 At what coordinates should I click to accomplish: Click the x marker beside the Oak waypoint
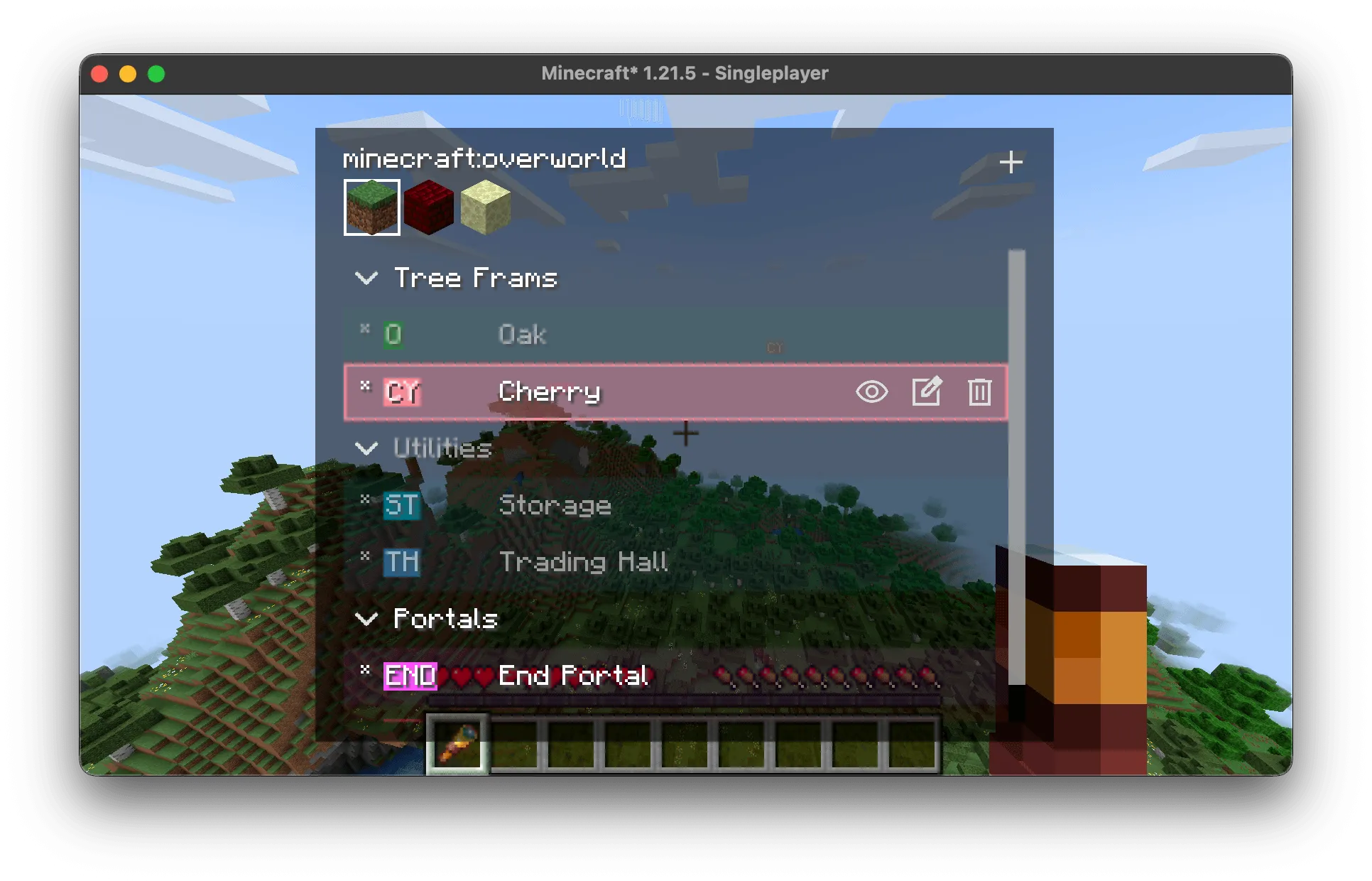[365, 328]
